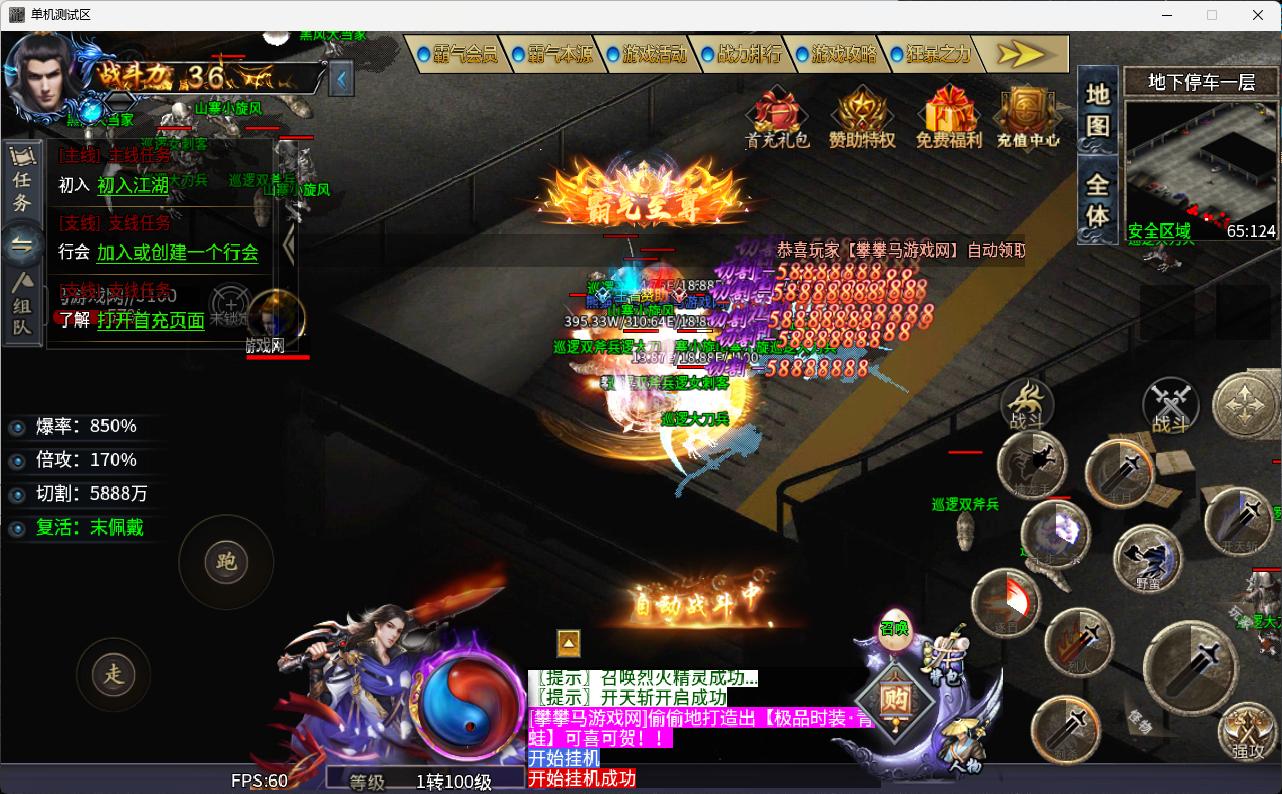Screen dimensions: 1282x794
Task: Claim the 免费福利 free rewards
Action: pos(948,118)
